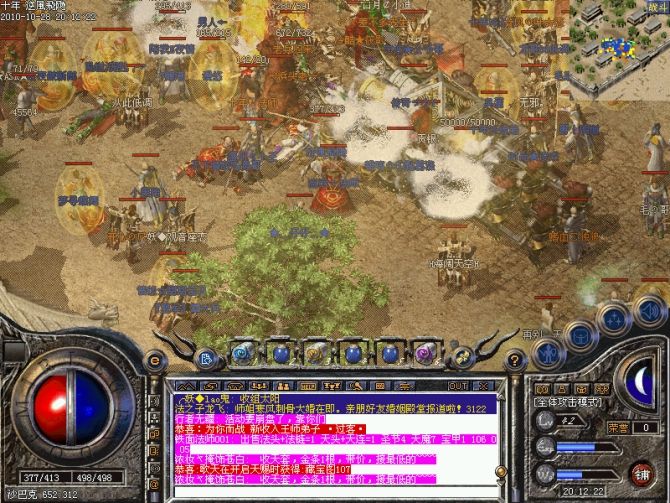Click the red shop seal button
Screen dimensions: 670x503
coord(641,472)
